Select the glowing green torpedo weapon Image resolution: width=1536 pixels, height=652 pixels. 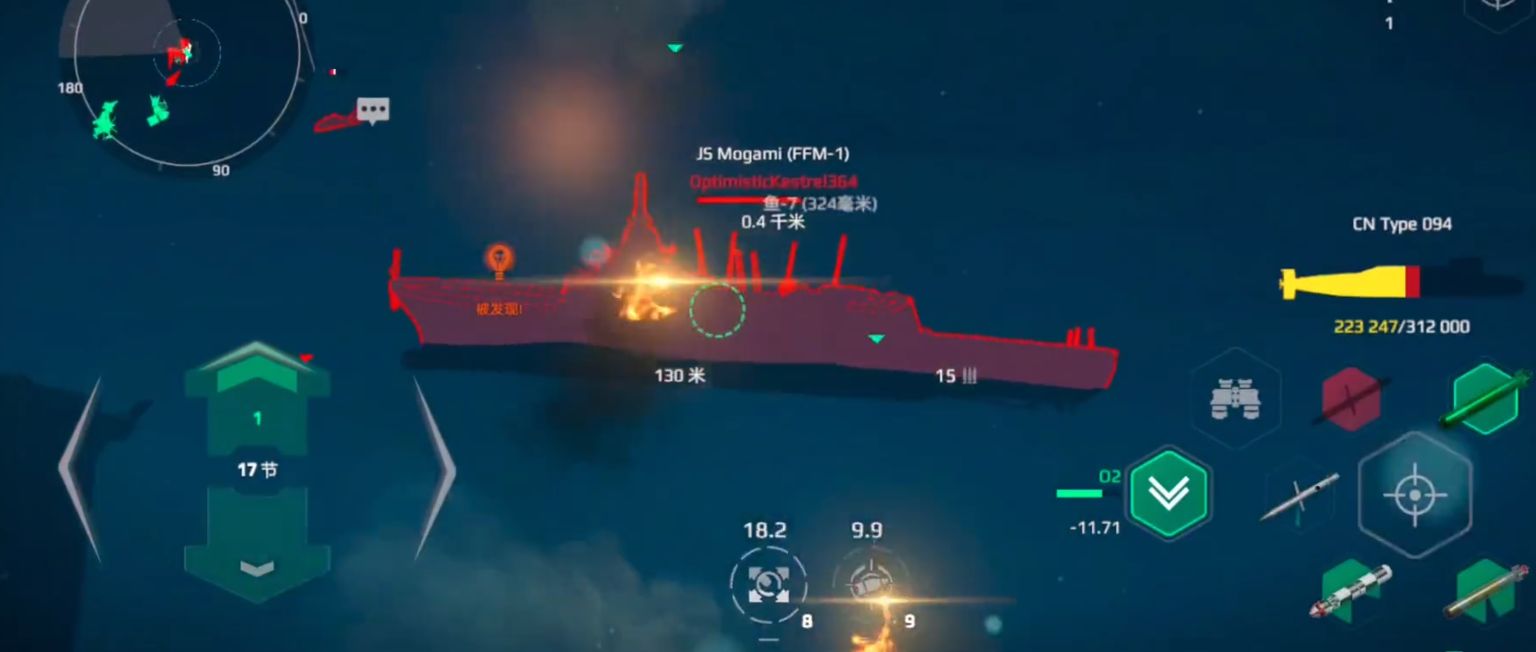(x=1487, y=399)
